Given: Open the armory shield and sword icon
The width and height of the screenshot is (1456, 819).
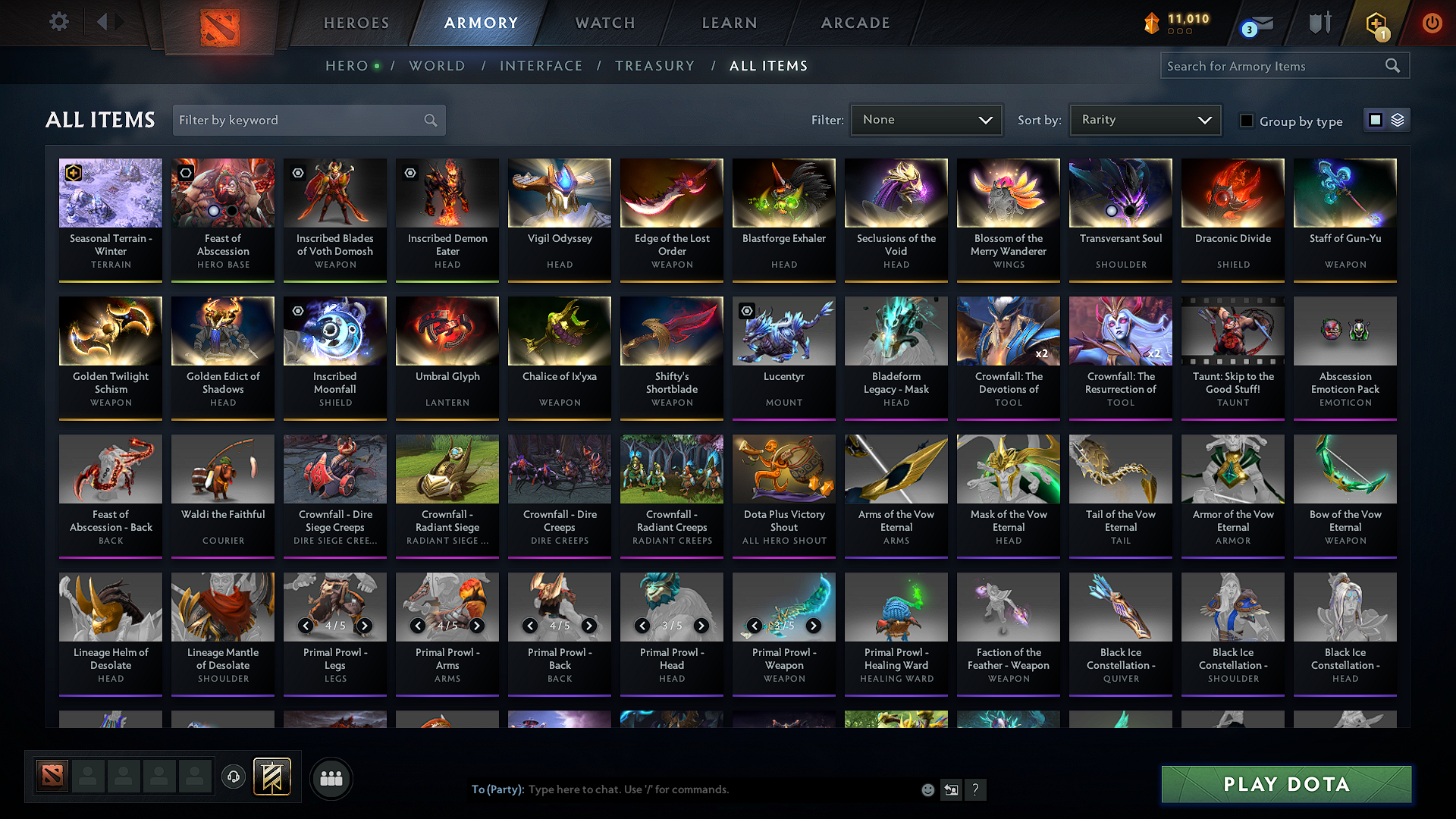Looking at the screenshot, I should click(x=1319, y=24).
